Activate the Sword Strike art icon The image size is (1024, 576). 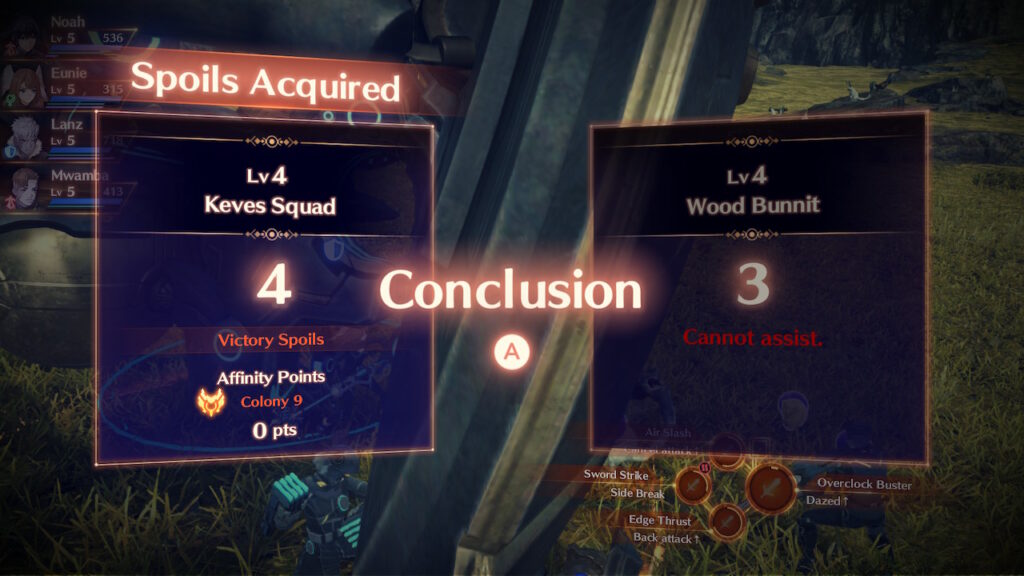pos(692,484)
